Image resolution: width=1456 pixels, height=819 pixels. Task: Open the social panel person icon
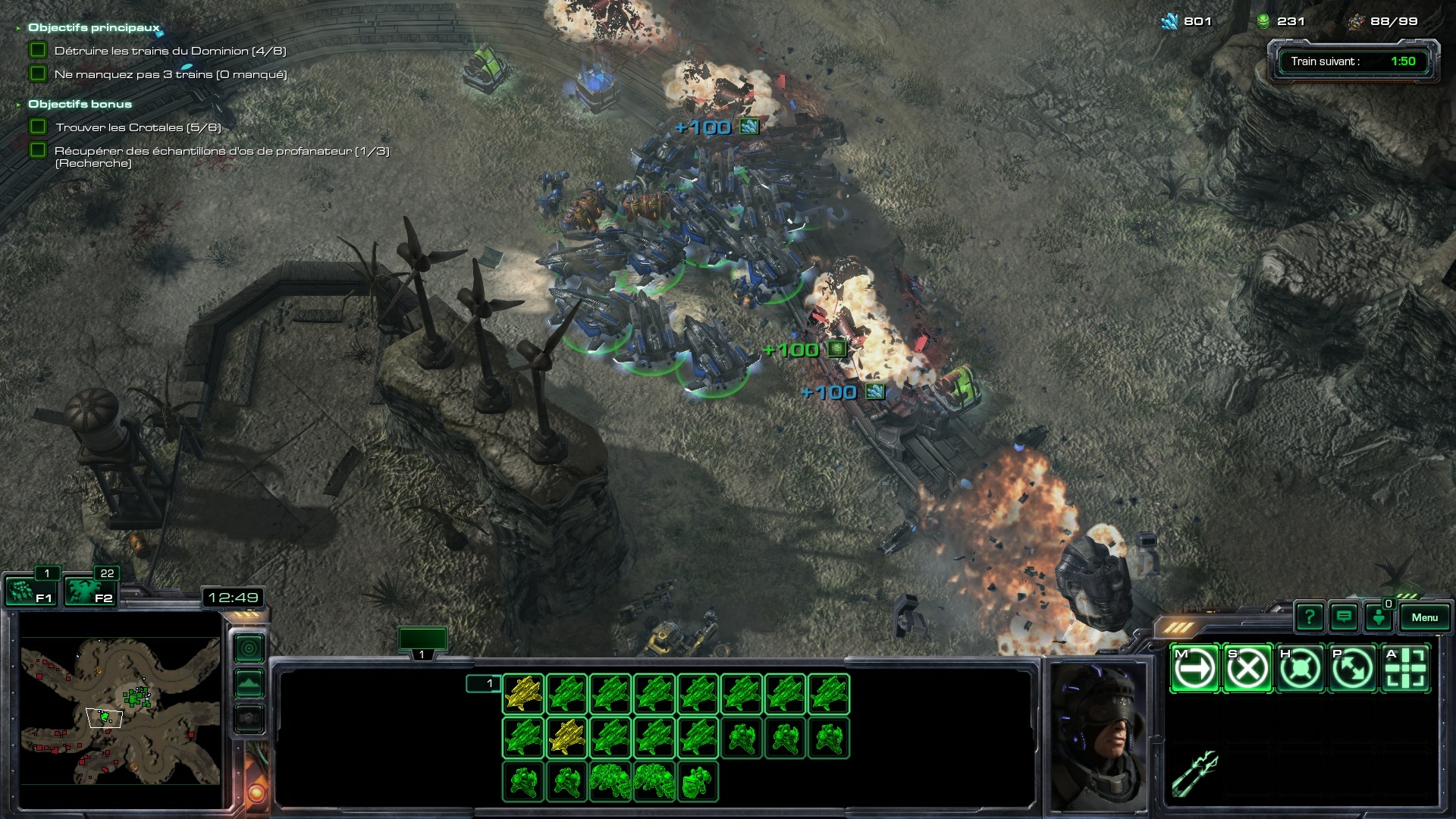(1378, 617)
